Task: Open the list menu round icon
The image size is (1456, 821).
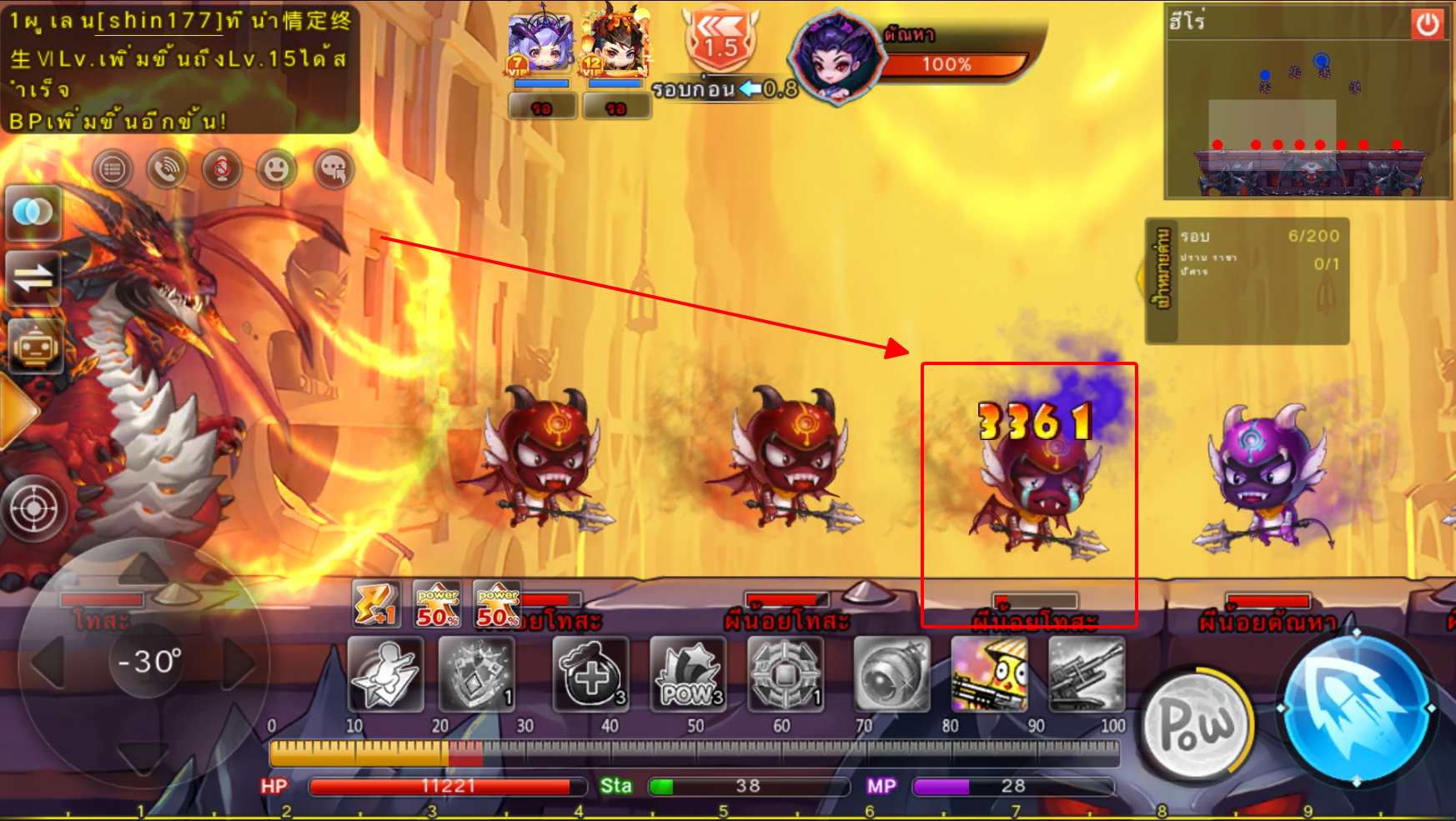Action: click(x=113, y=170)
